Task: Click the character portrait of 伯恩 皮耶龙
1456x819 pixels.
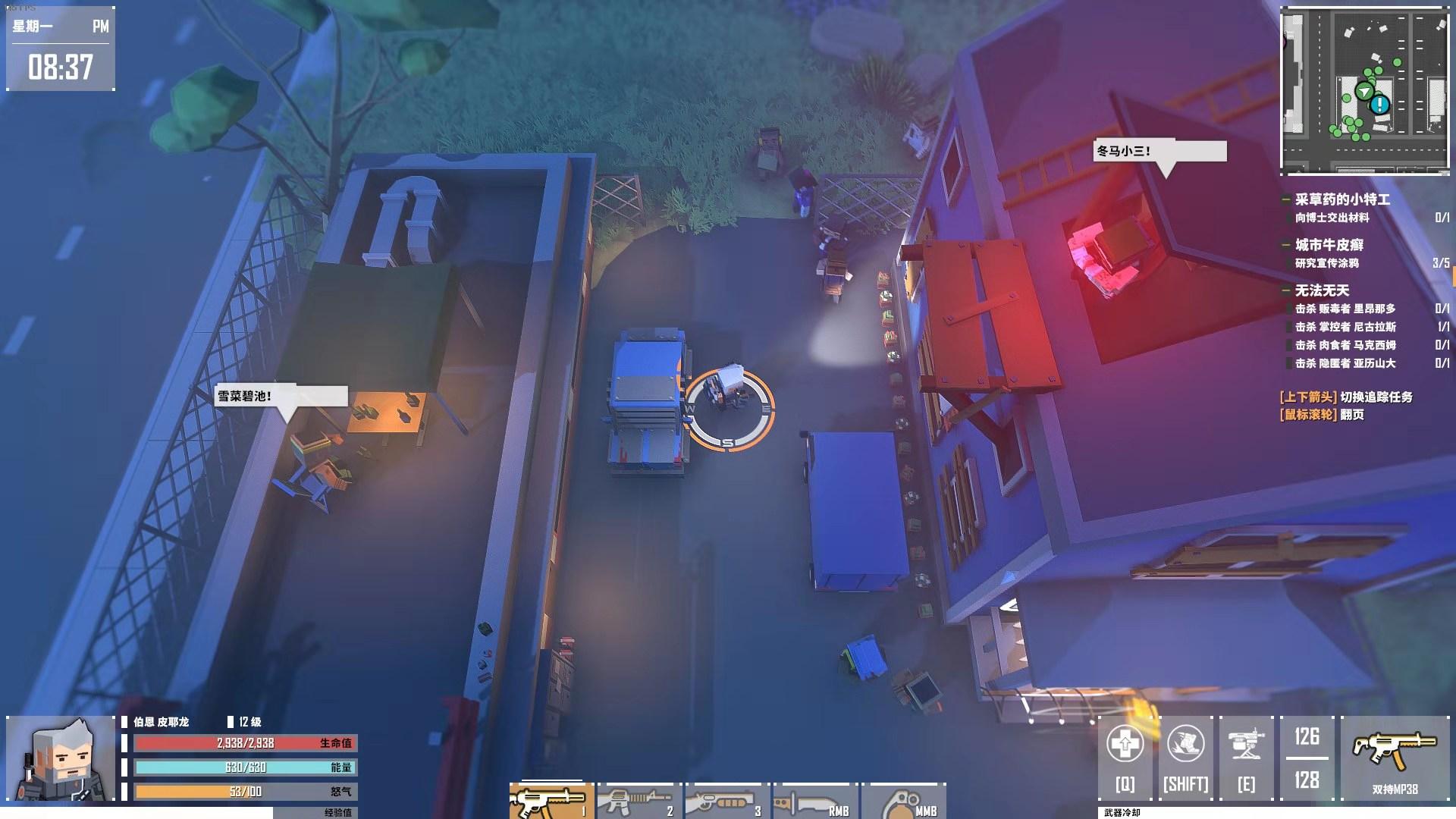Action: click(x=62, y=758)
